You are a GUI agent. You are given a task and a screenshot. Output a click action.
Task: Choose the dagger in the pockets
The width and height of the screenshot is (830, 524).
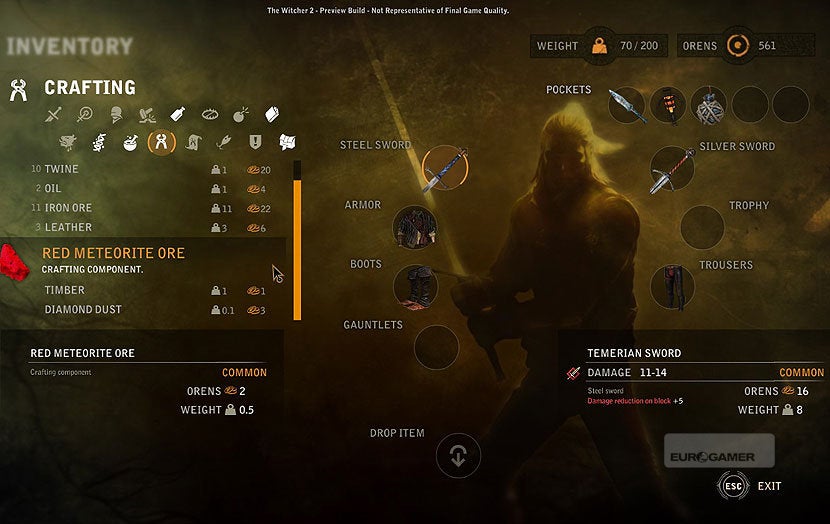click(627, 105)
